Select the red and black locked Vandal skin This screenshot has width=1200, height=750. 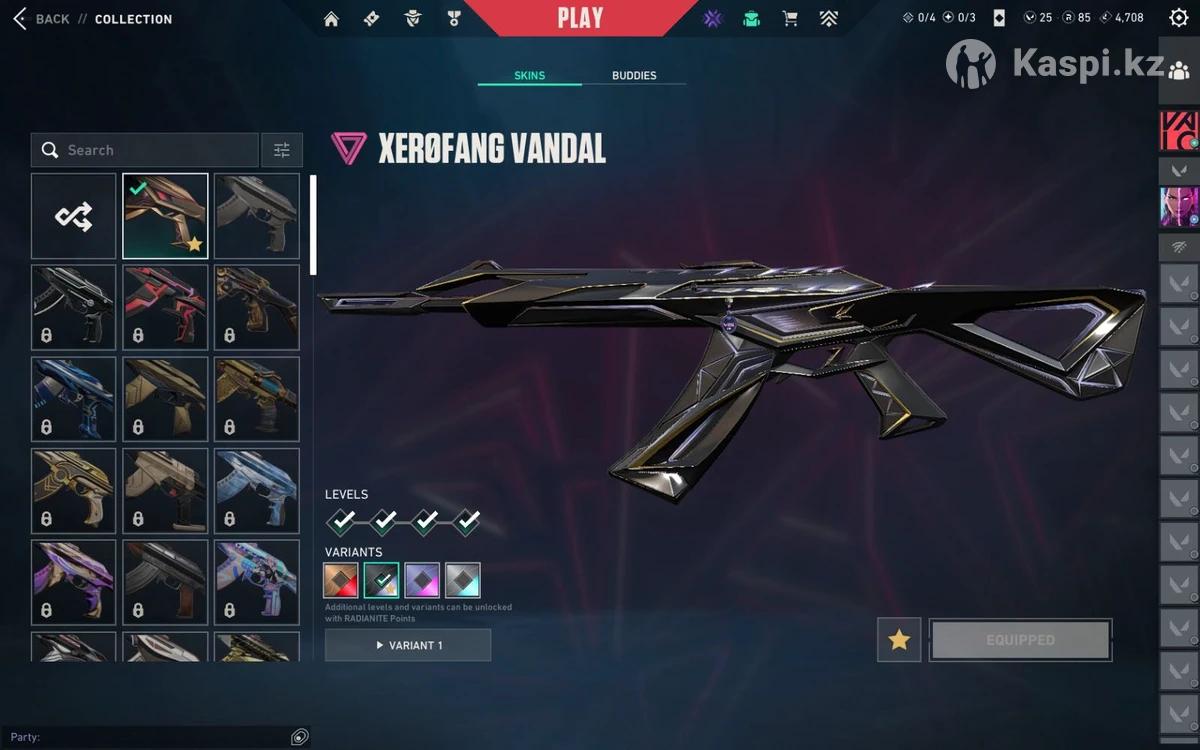166,307
